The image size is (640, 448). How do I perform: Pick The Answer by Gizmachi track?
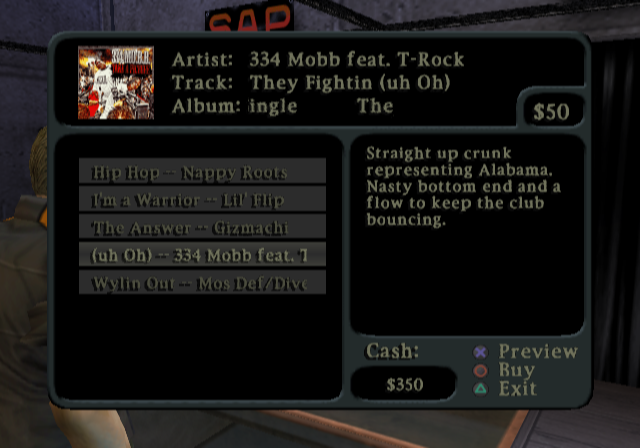pos(202,228)
